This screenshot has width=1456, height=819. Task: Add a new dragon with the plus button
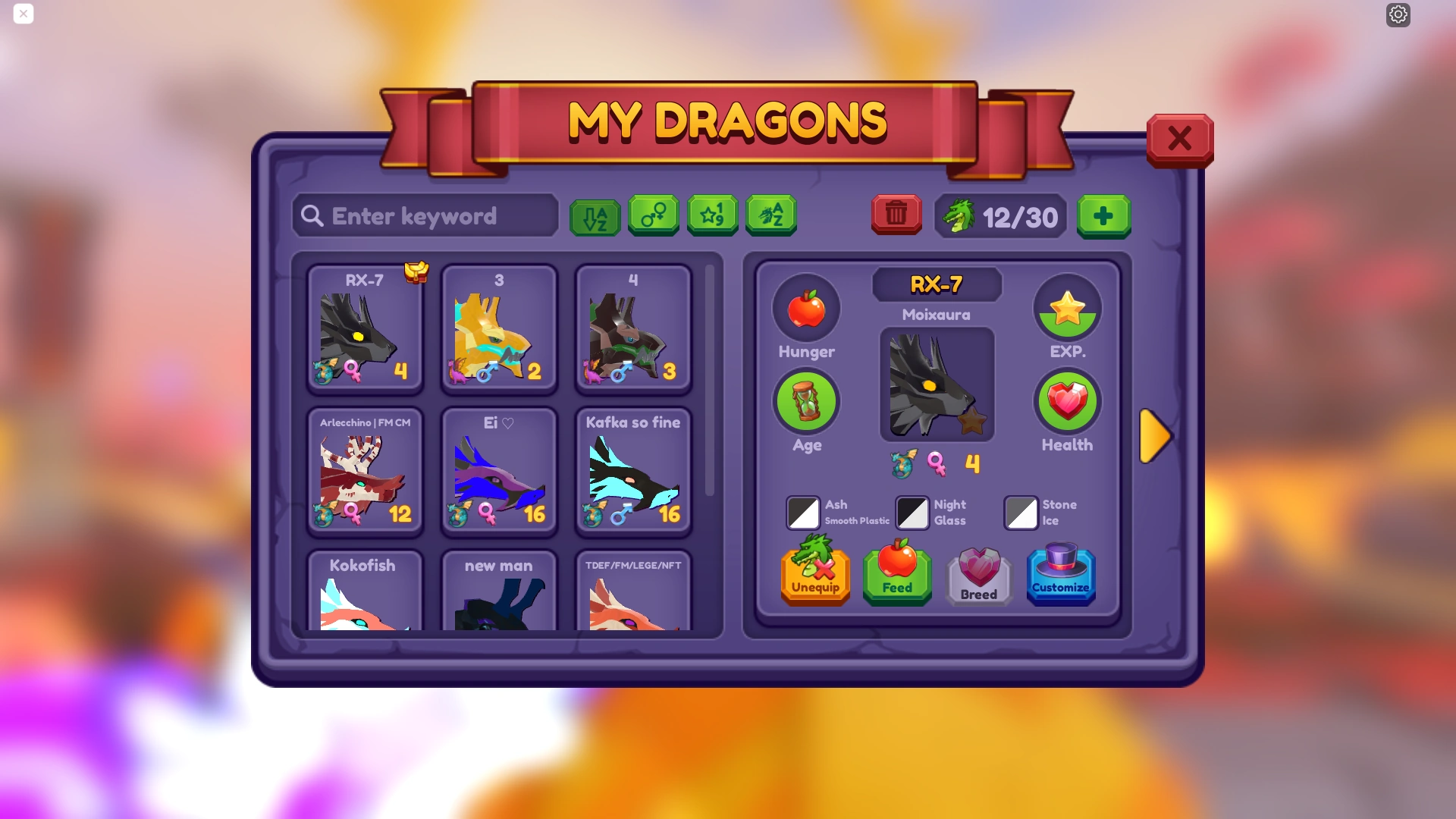(1103, 216)
